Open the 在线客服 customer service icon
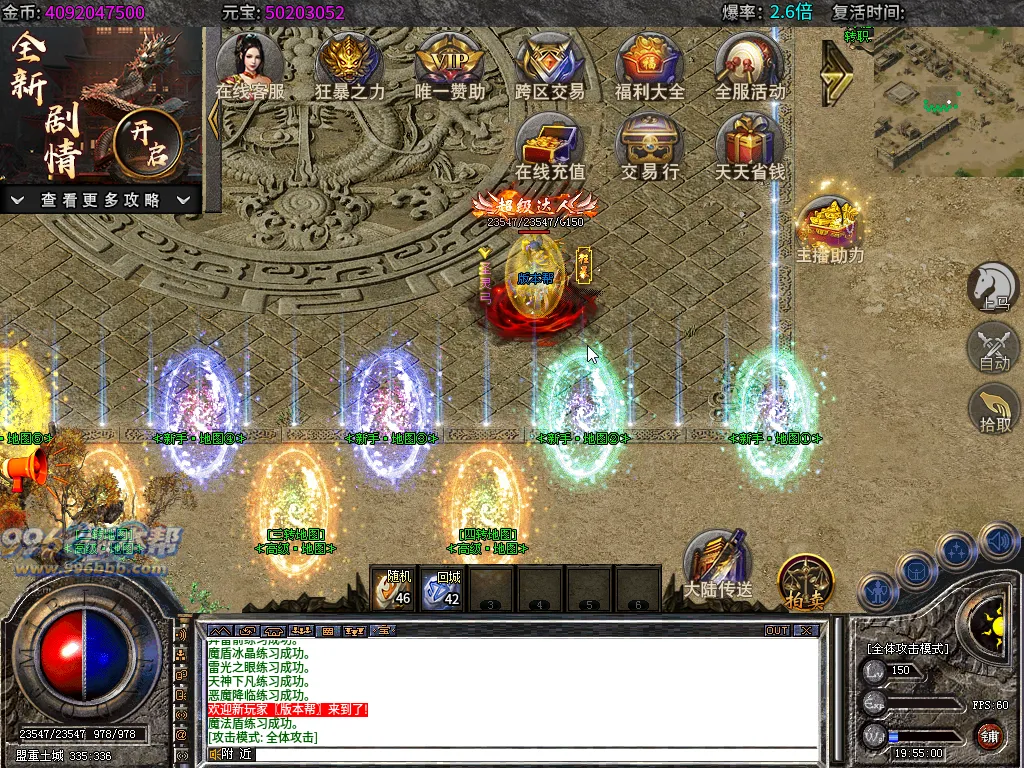 click(249, 63)
